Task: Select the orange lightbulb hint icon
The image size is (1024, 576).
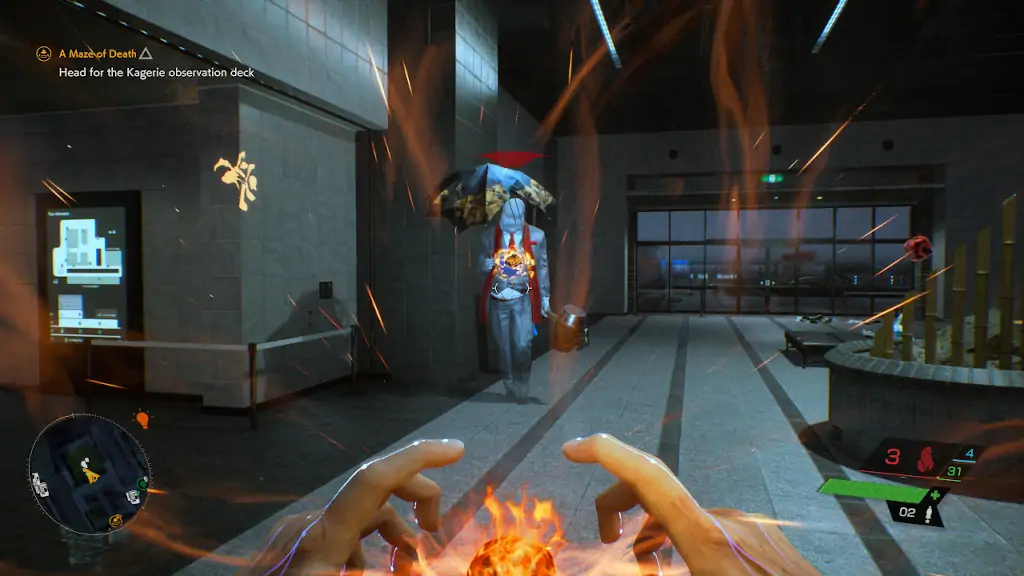Action: [x=142, y=419]
